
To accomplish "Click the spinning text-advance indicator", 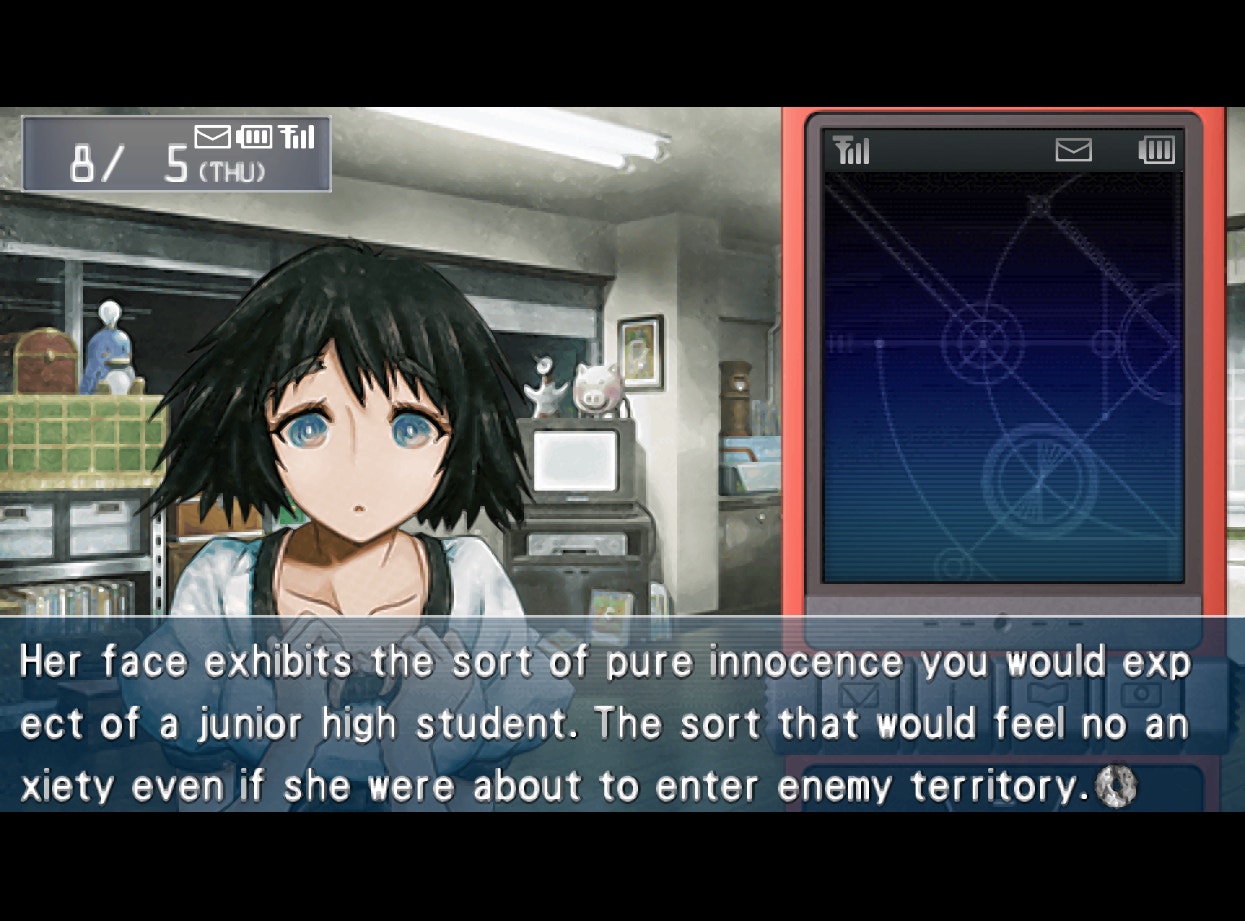I will pyautogui.click(x=1116, y=786).
